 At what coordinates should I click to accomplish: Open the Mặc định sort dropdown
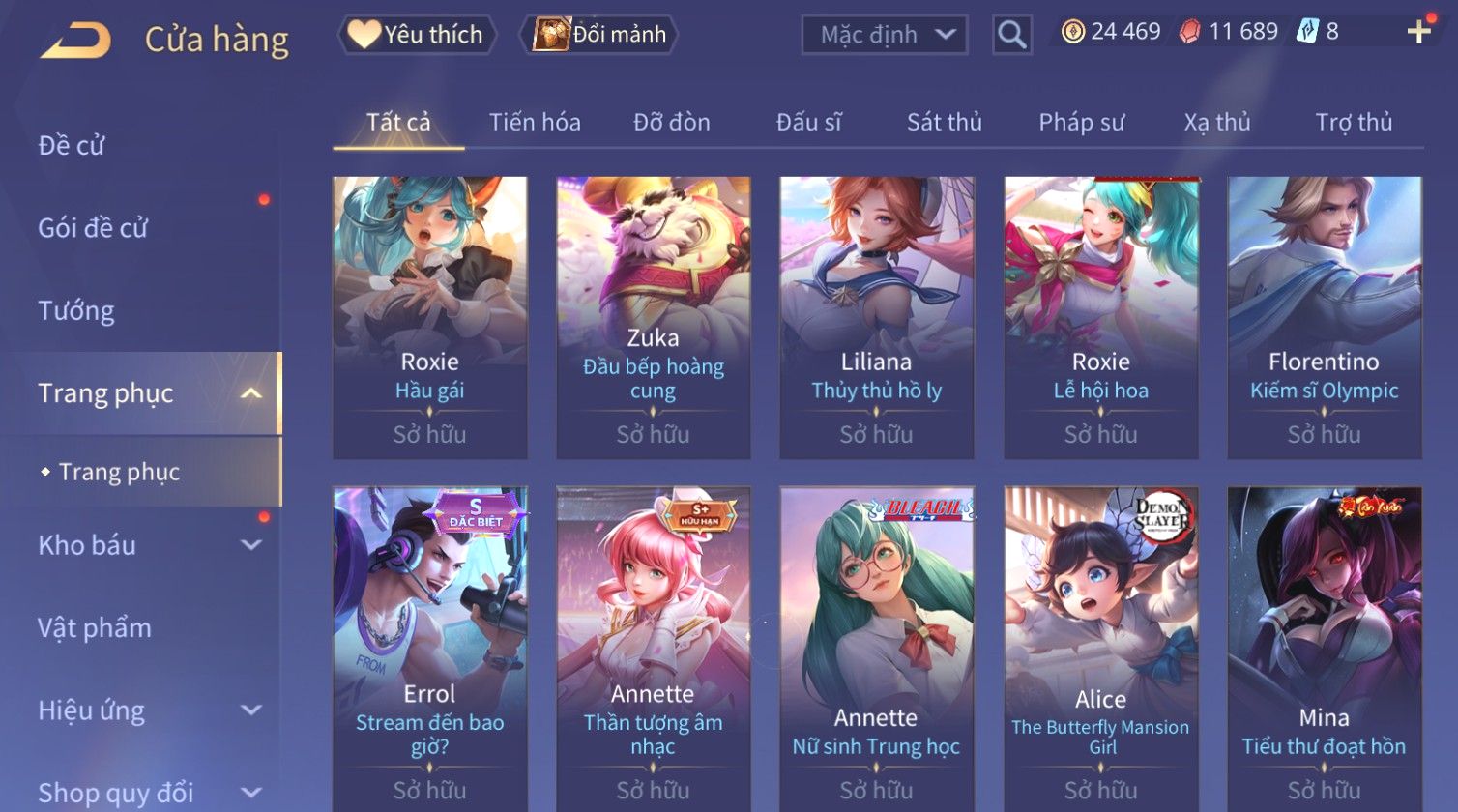coord(884,36)
